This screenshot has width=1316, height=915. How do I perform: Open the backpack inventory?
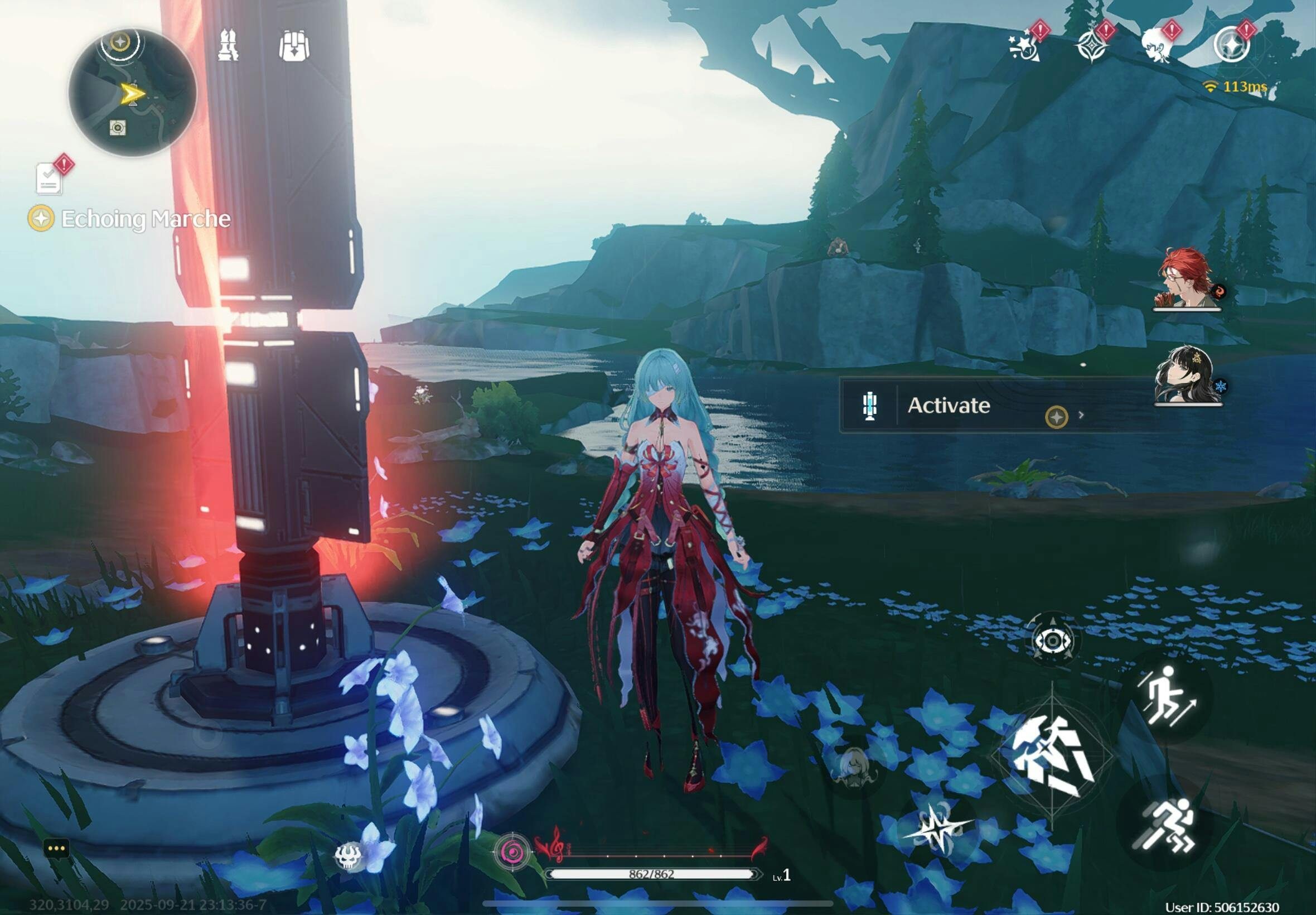point(294,46)
